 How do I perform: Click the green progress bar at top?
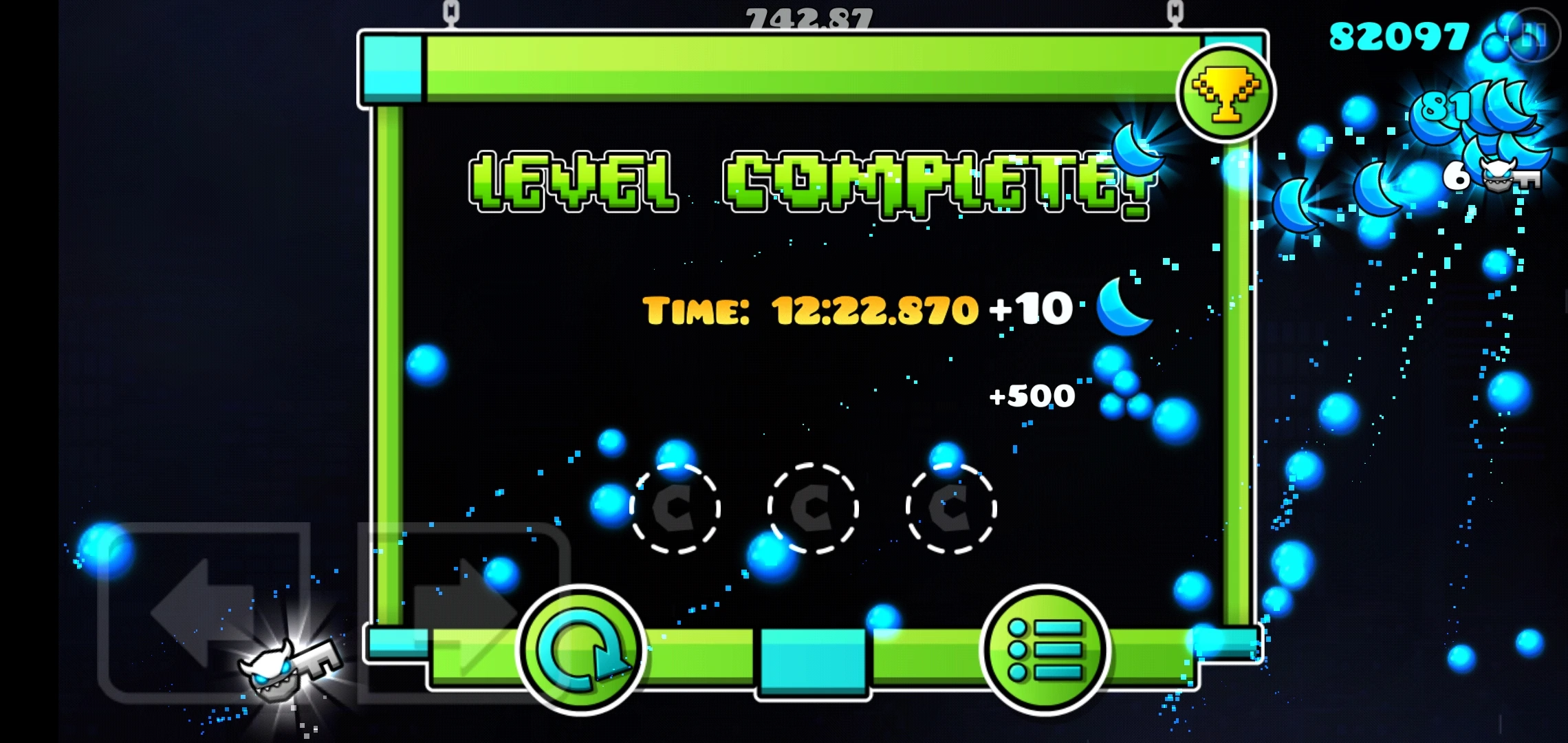(x=791, y=69)
